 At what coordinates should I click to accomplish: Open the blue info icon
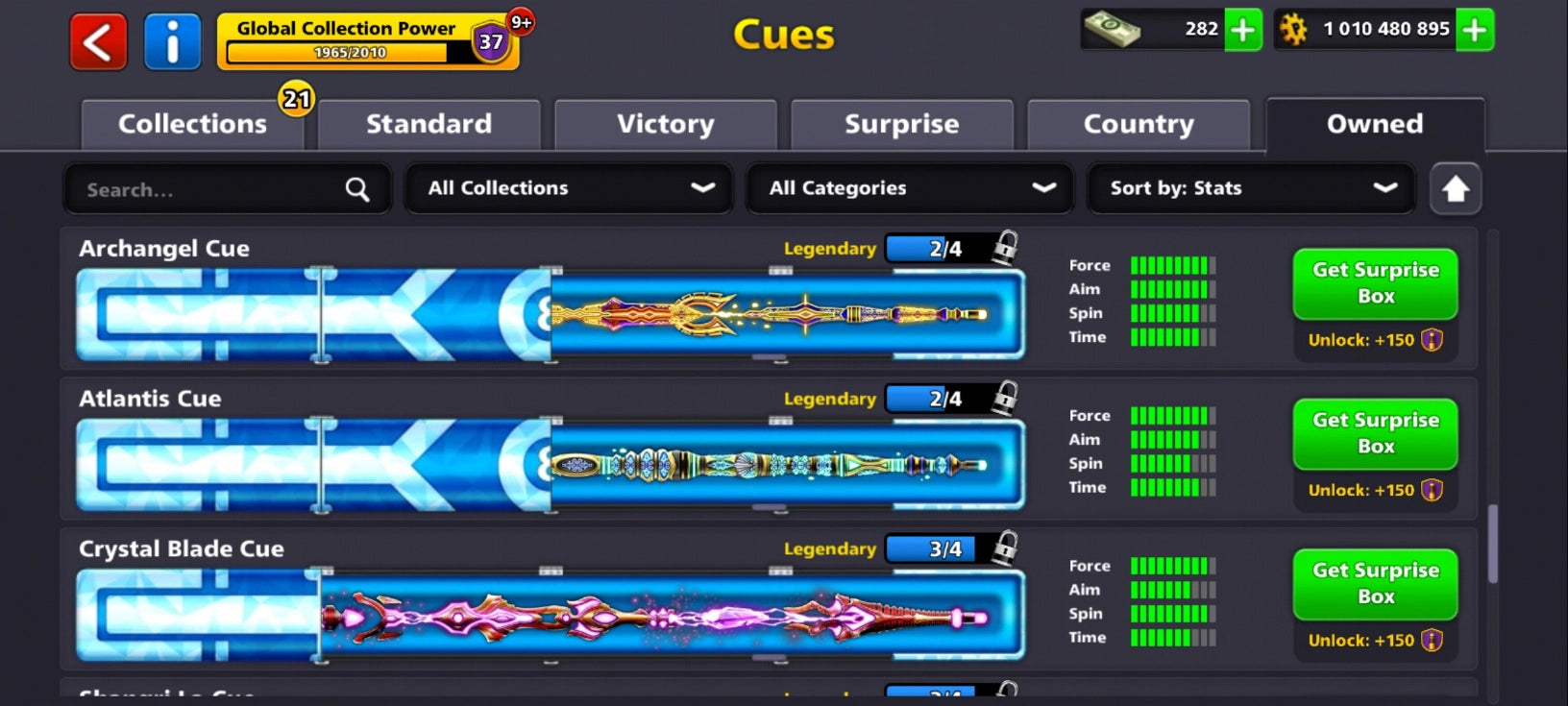(x=173, y=41)
